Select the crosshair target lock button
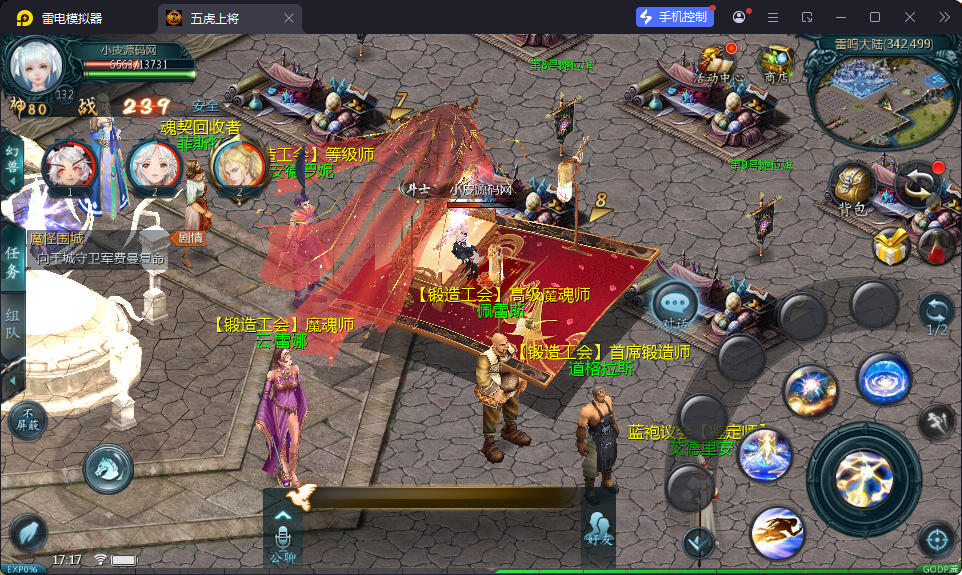The width and height of the screenshot is (962, 575). [937, 540]
